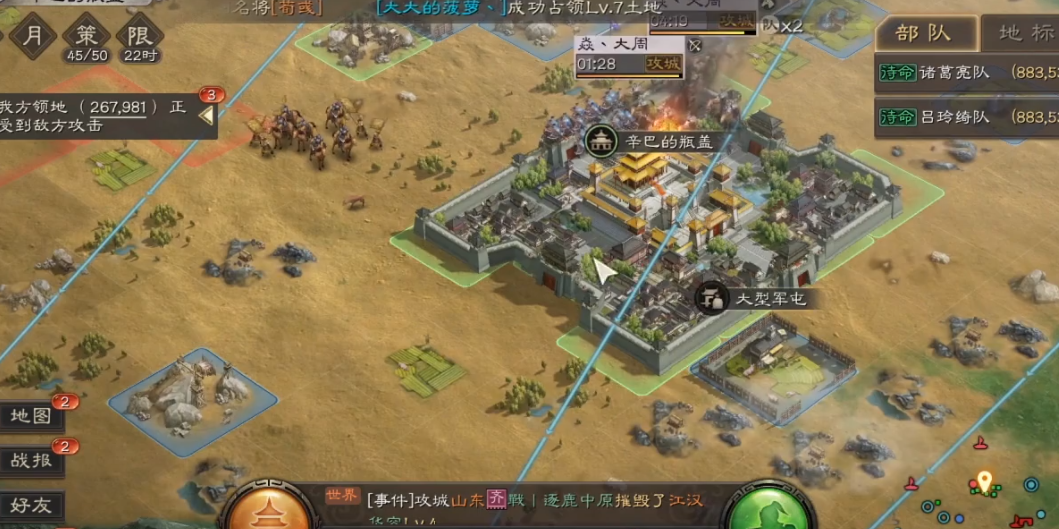Click the 限 limited-time diamond icon
Viewport: 1059px width, 529px height.
click(139, 38)
